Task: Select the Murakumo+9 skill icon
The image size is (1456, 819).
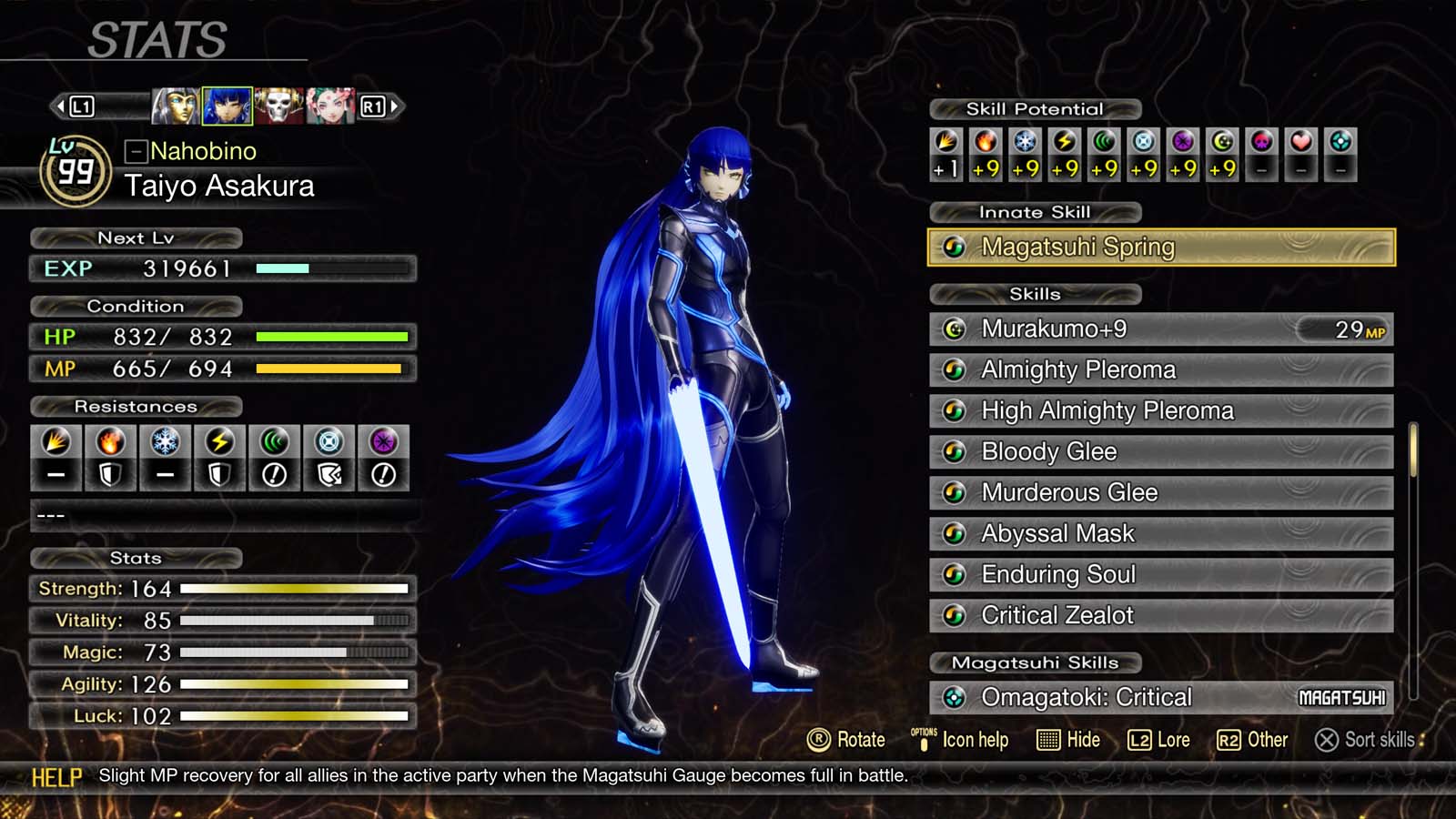Action: coord(954,329)
